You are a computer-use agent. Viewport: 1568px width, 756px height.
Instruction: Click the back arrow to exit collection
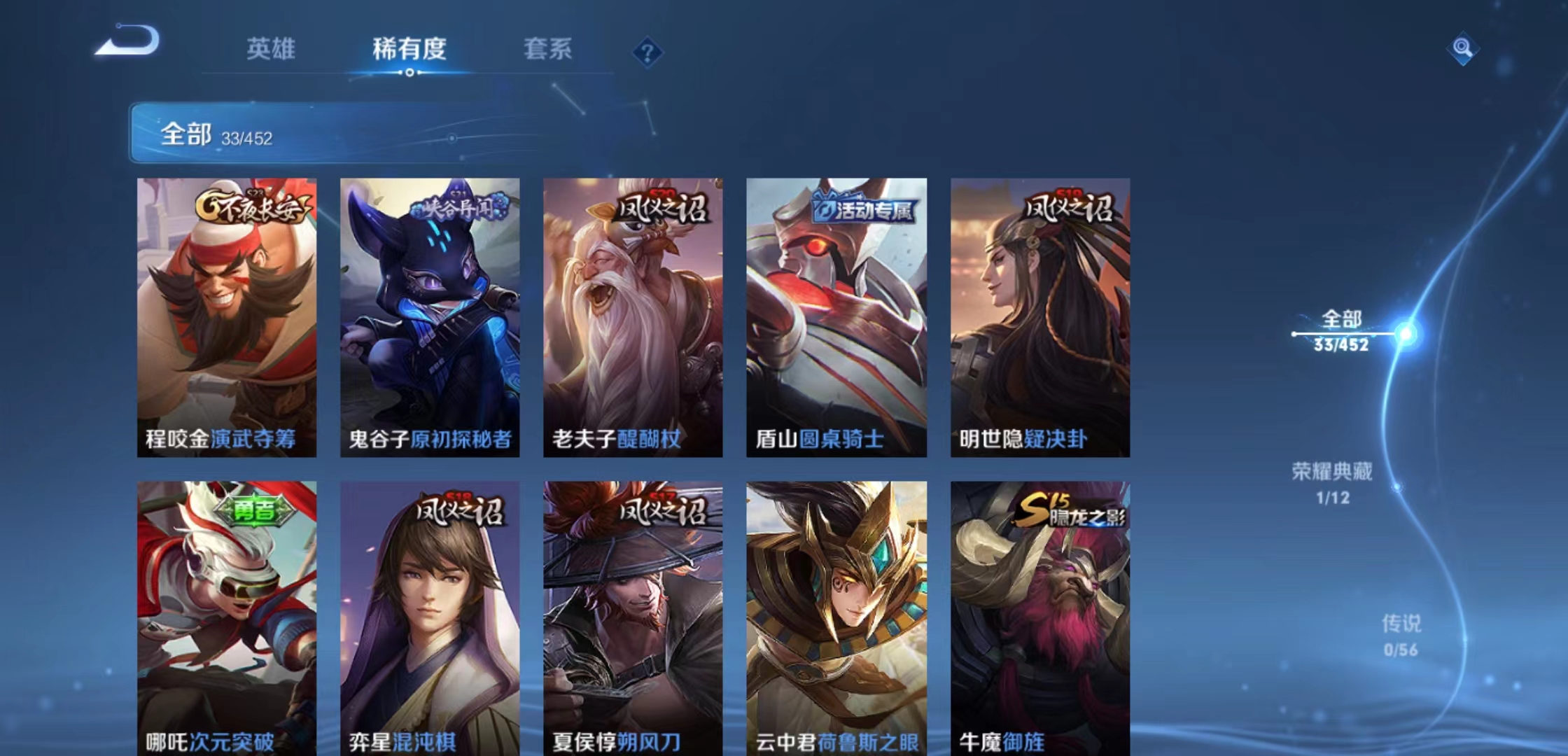pyautogui.click(x=126, y=43)
